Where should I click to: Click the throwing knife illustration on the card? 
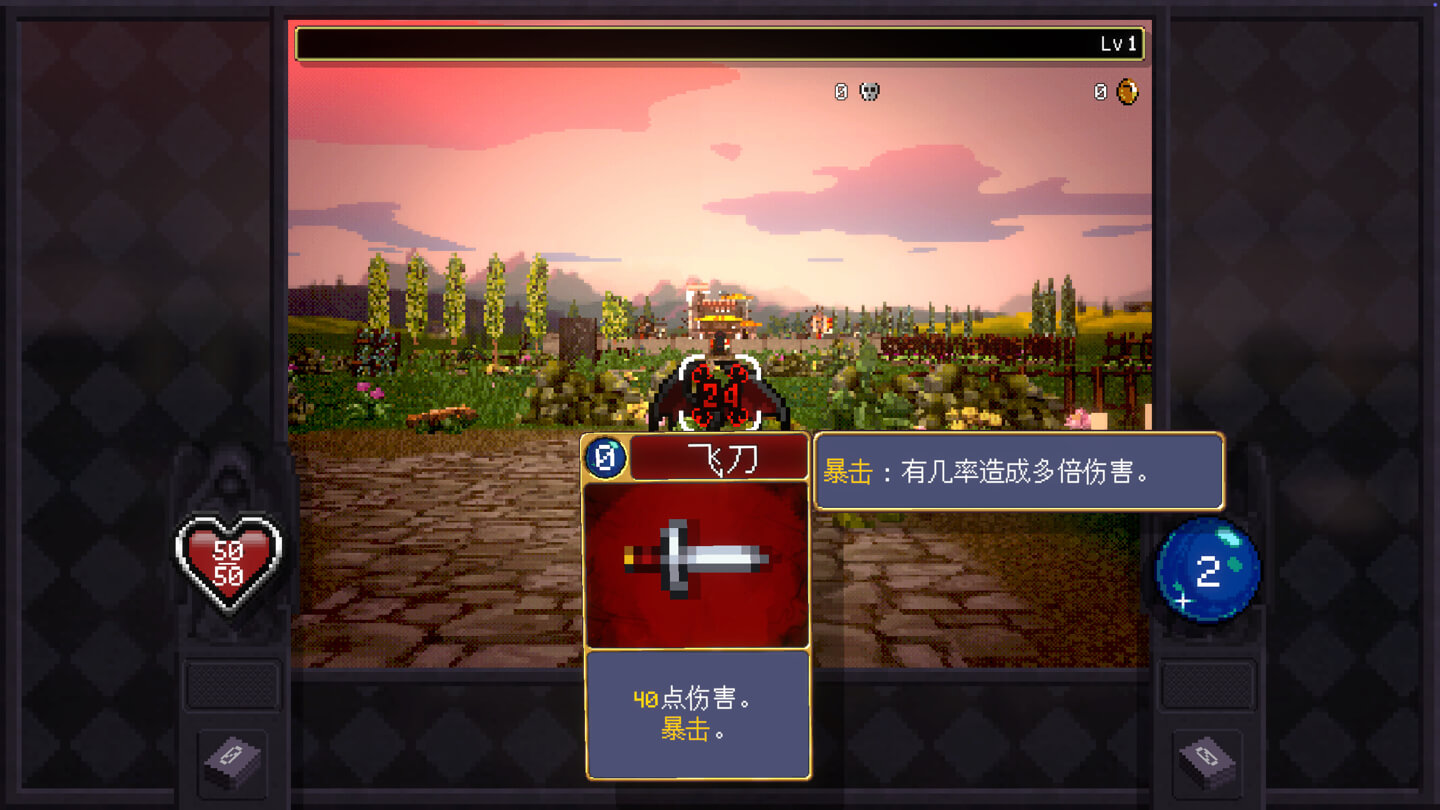[x=697, y=563]
